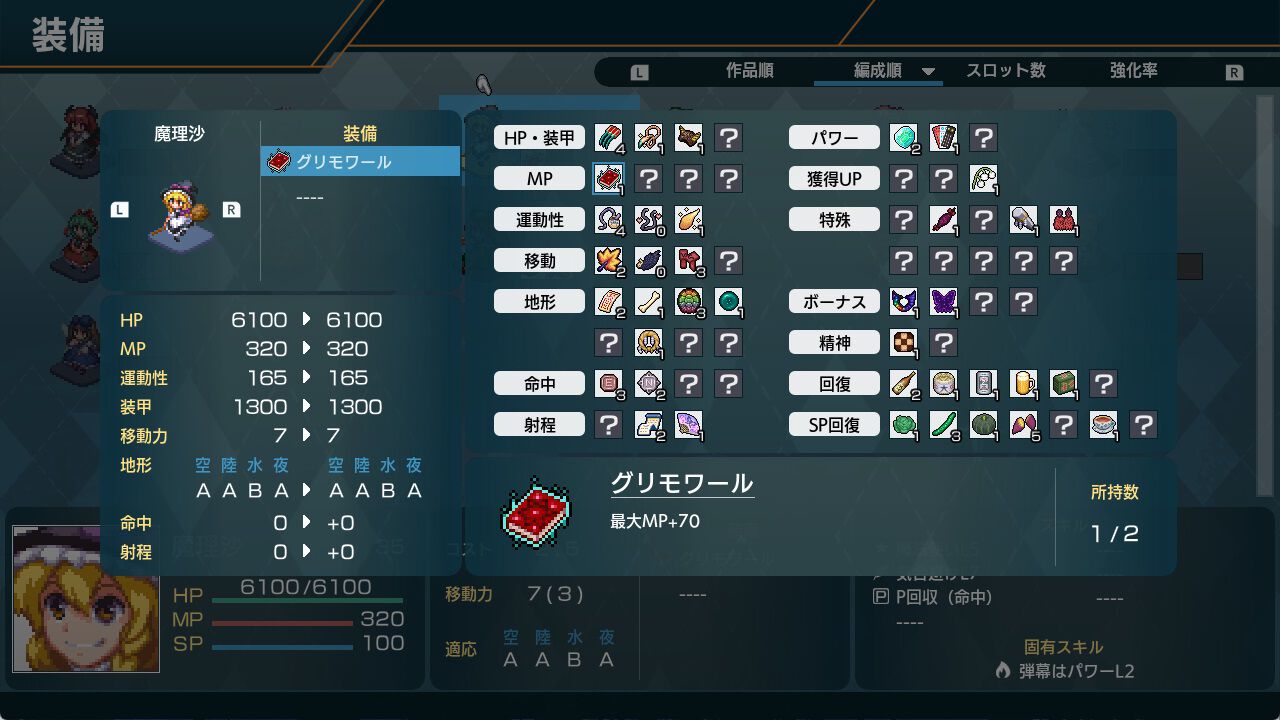Click Marisa's portrait thumbnail at bottom left

(85, 600)
